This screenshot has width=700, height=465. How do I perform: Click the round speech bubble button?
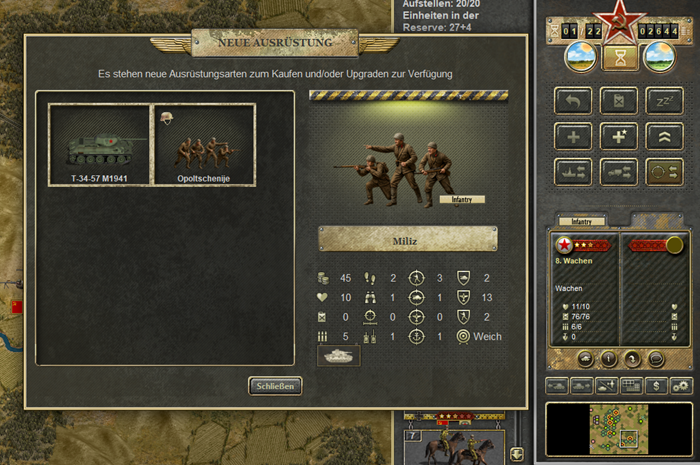(656, 359)
